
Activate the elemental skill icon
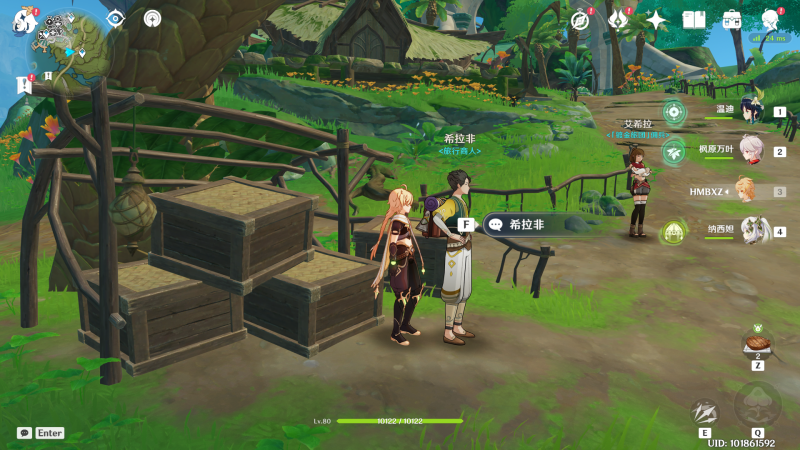pyautogui.click(x=705, y=411)
